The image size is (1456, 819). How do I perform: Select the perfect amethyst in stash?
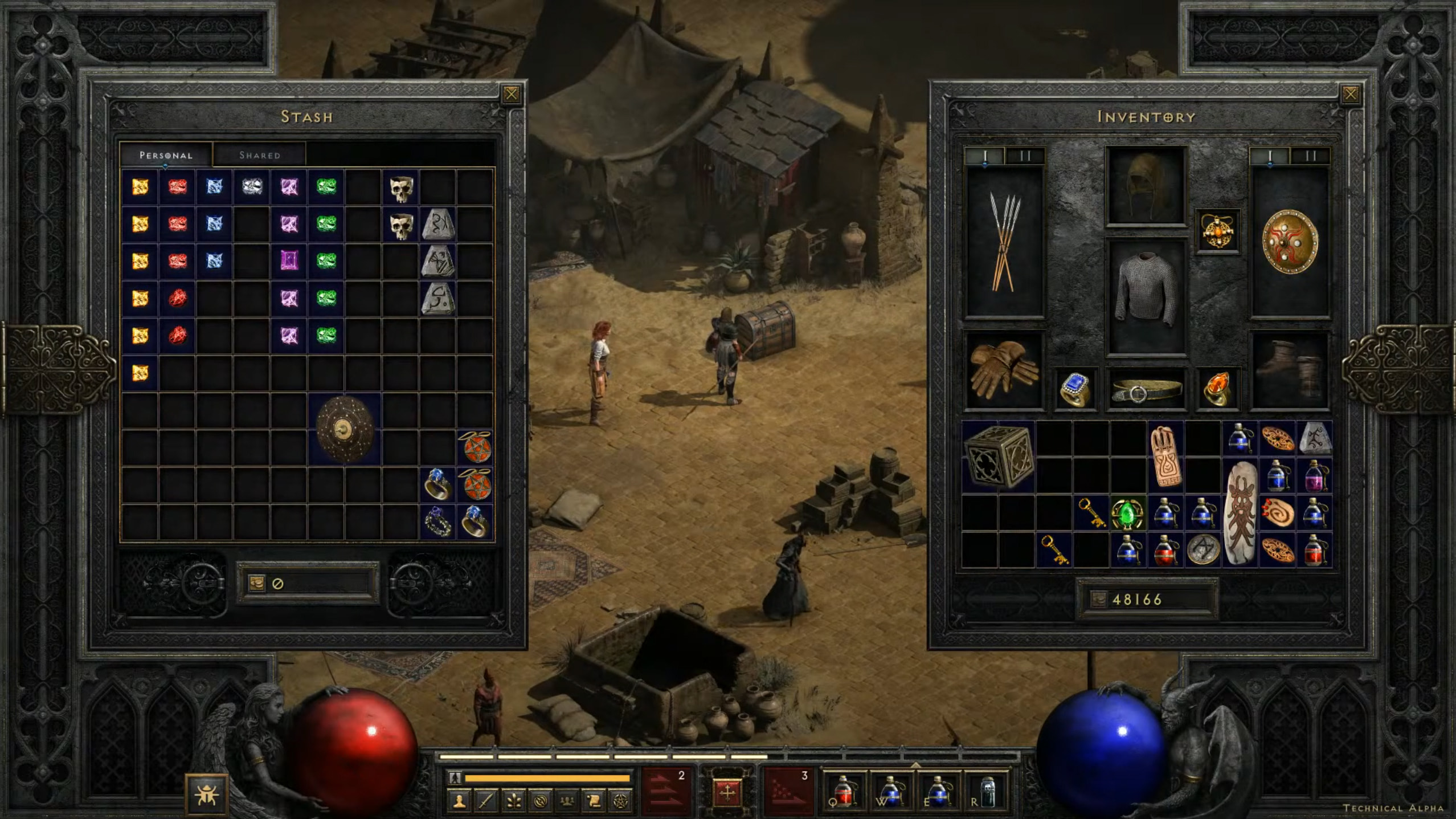(x=289, y=260)
